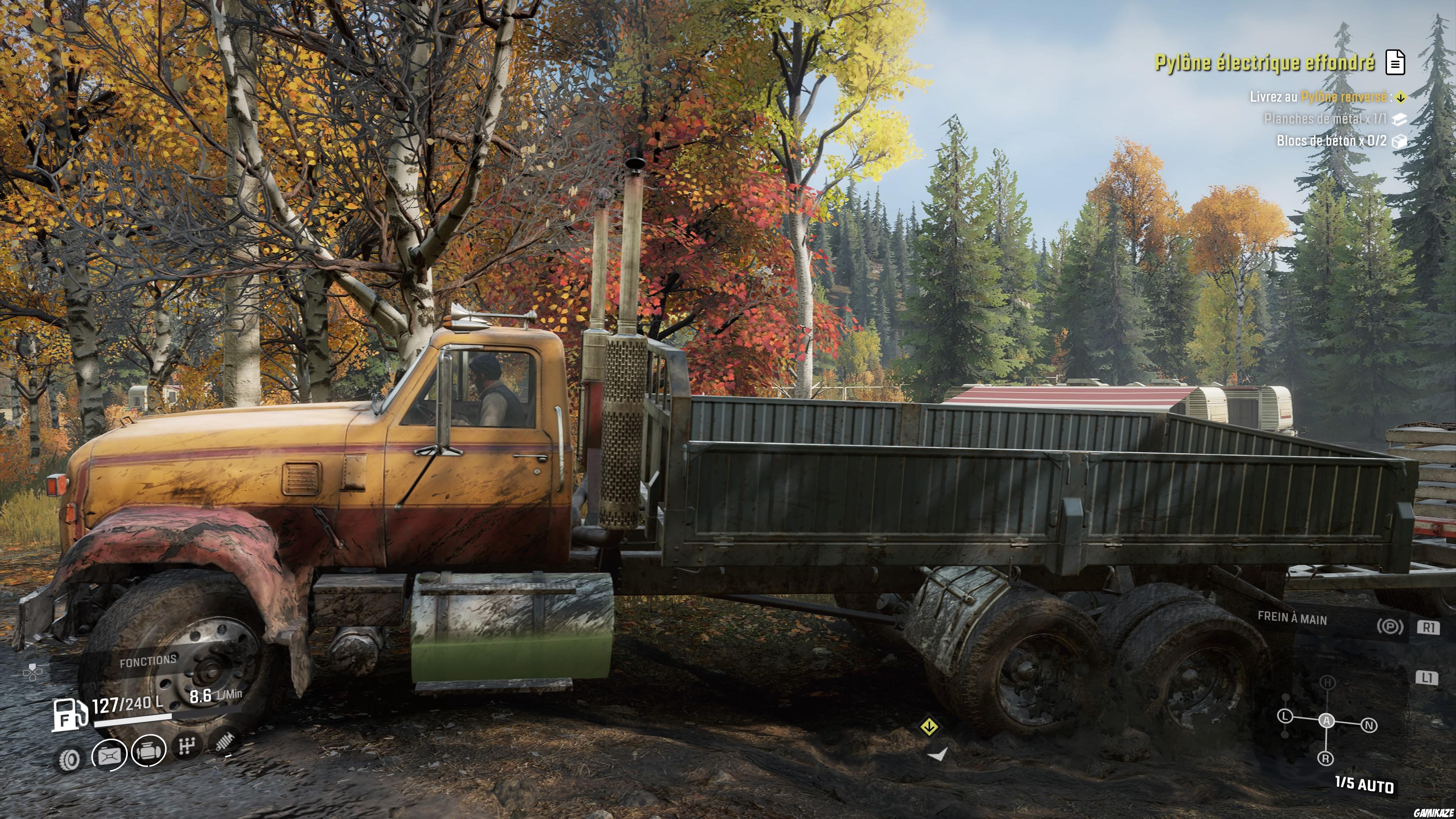Shift the gearbox to Neutral (N)
1456x819 pixels.
coord(1369,725)
